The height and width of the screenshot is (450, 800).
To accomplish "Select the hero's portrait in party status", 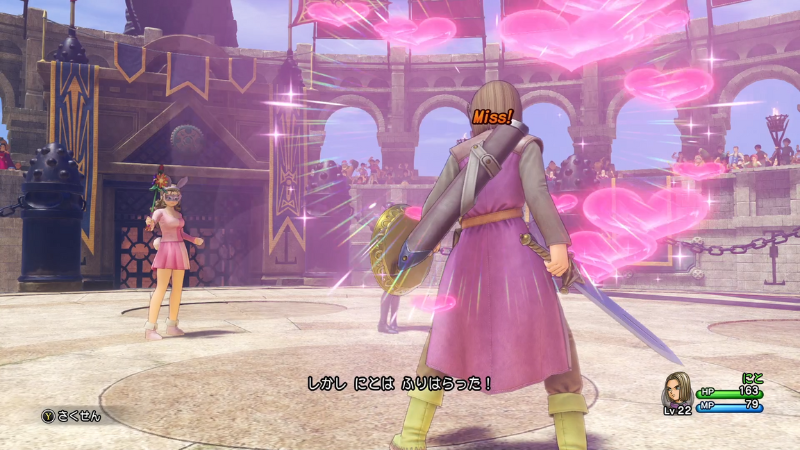I will click(x=676, y=391).
